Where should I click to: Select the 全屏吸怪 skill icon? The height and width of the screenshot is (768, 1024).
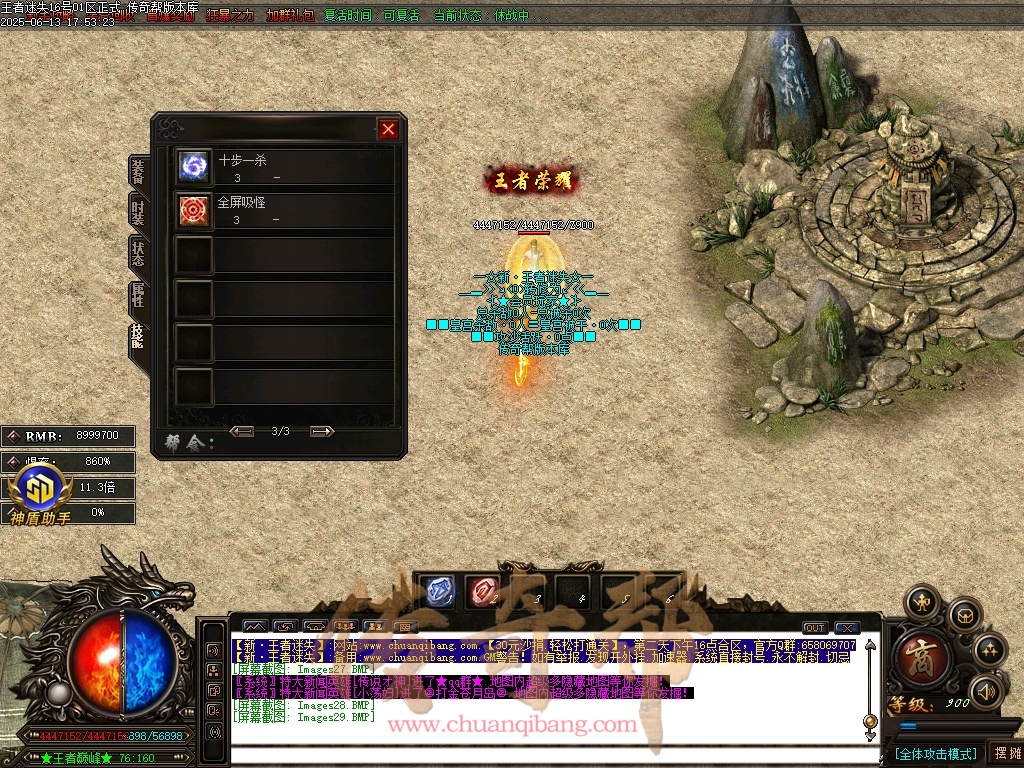(193, 209)
